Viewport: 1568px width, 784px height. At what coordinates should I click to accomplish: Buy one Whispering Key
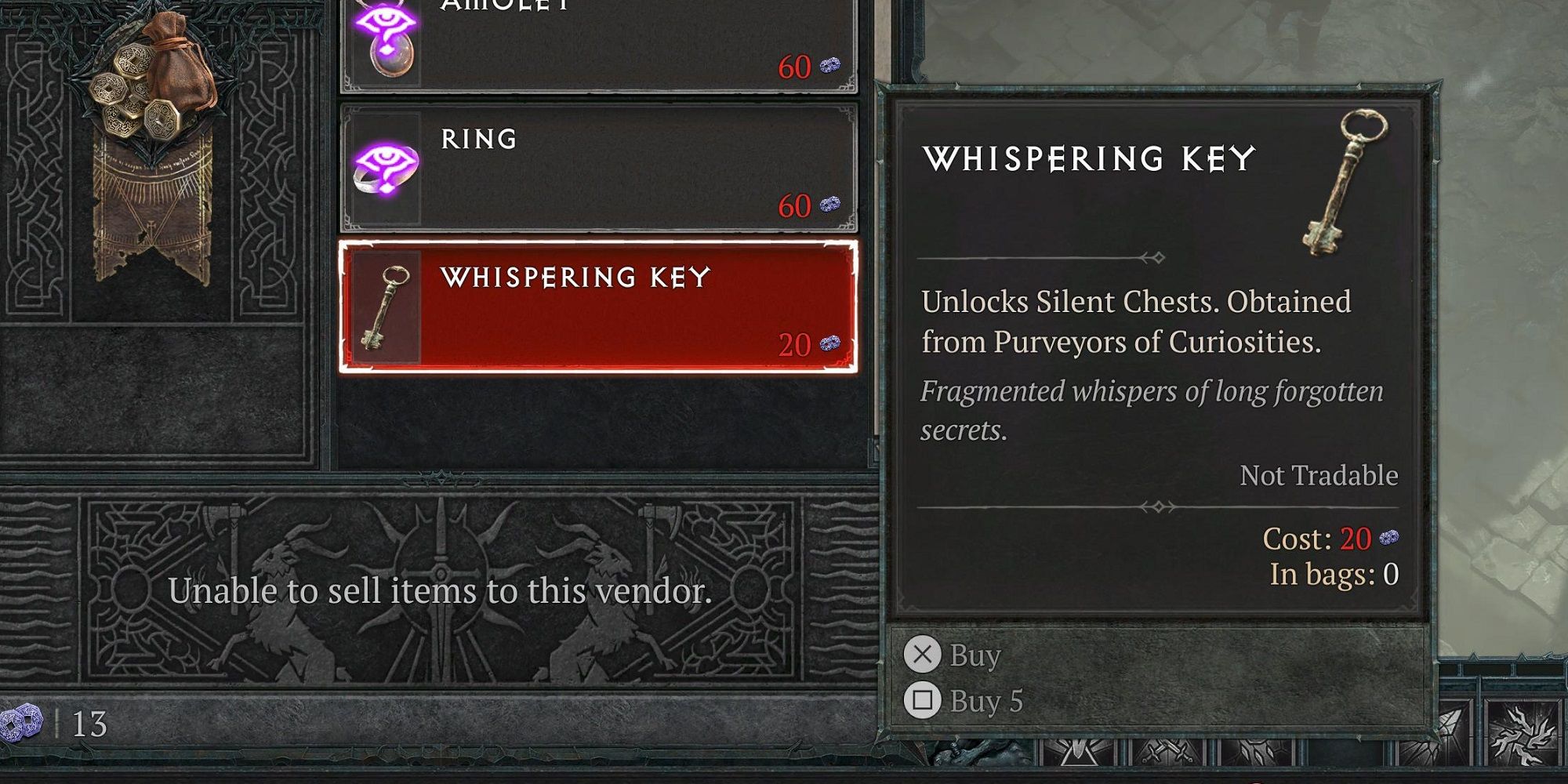point(953,655)
